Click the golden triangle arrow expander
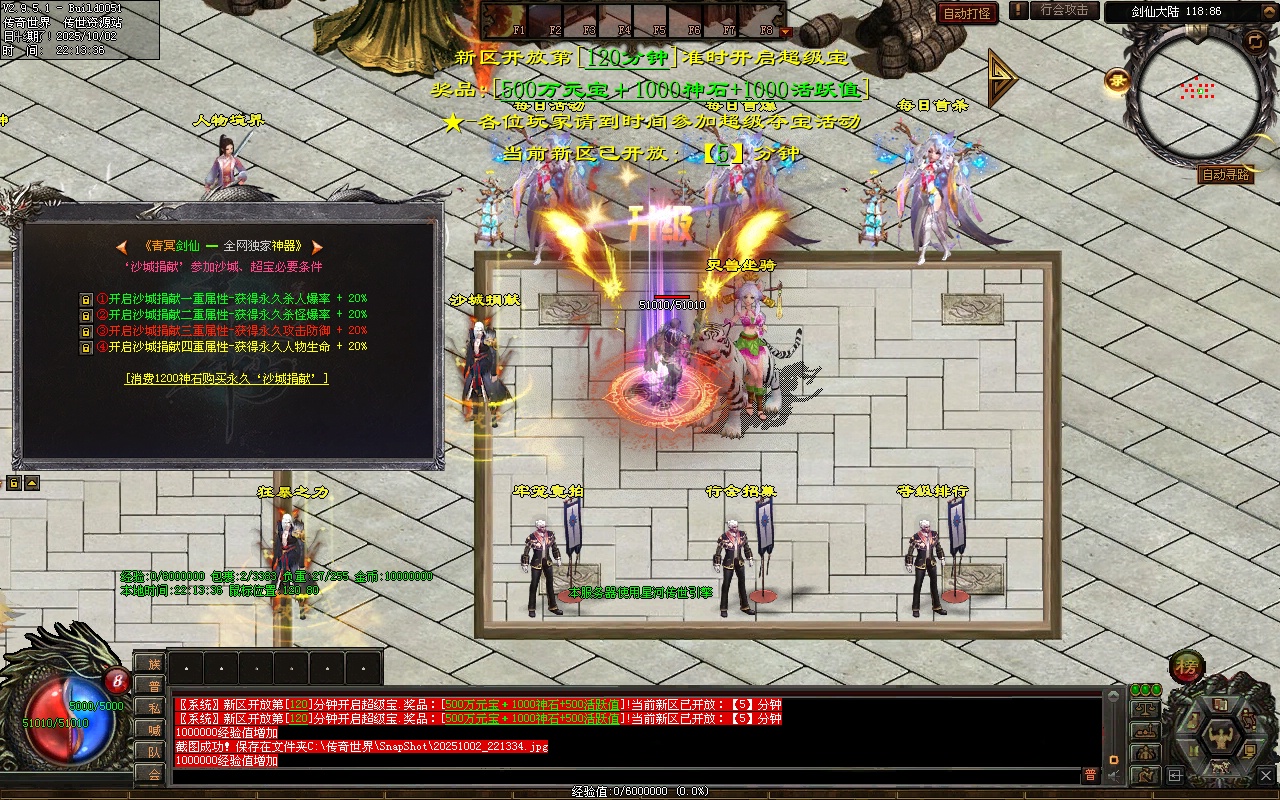The image size is (1280, 800). point(1001,79)
